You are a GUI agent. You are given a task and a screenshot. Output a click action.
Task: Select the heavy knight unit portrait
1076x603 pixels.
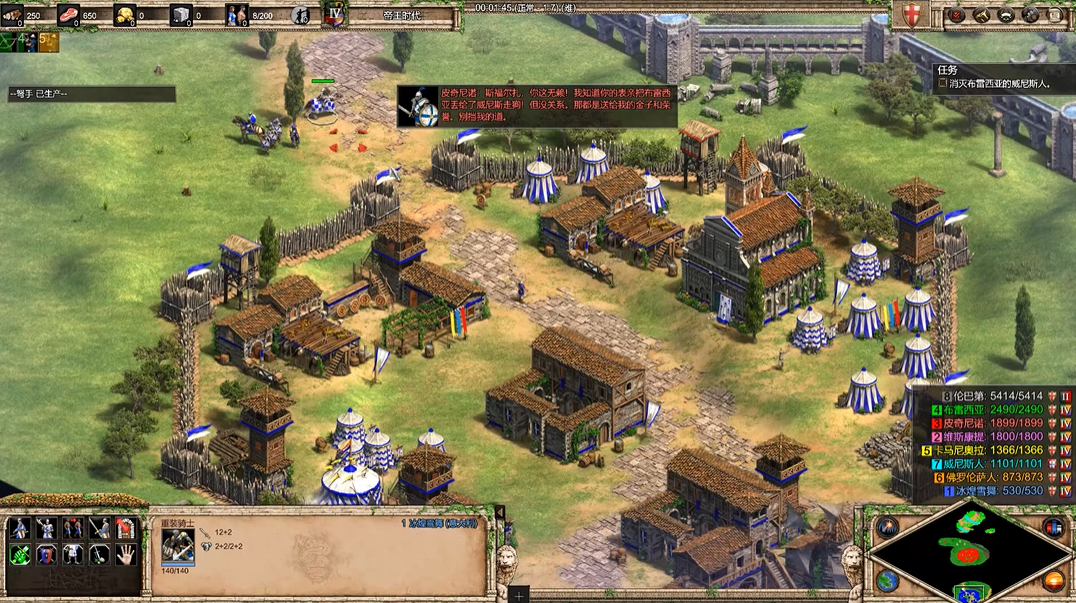click(178, 544)
